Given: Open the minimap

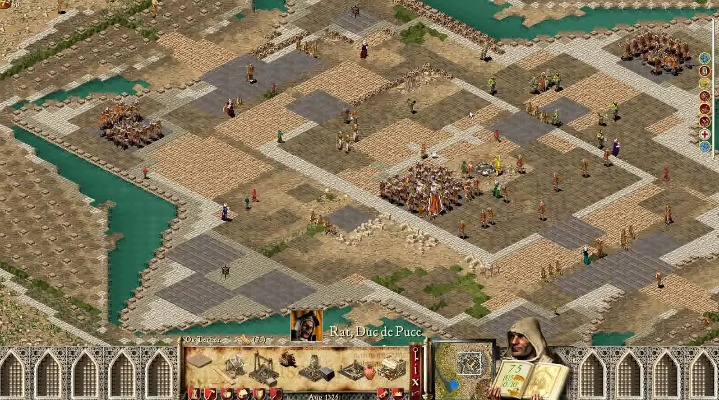Looking at the screenshot, I should 461,367.
